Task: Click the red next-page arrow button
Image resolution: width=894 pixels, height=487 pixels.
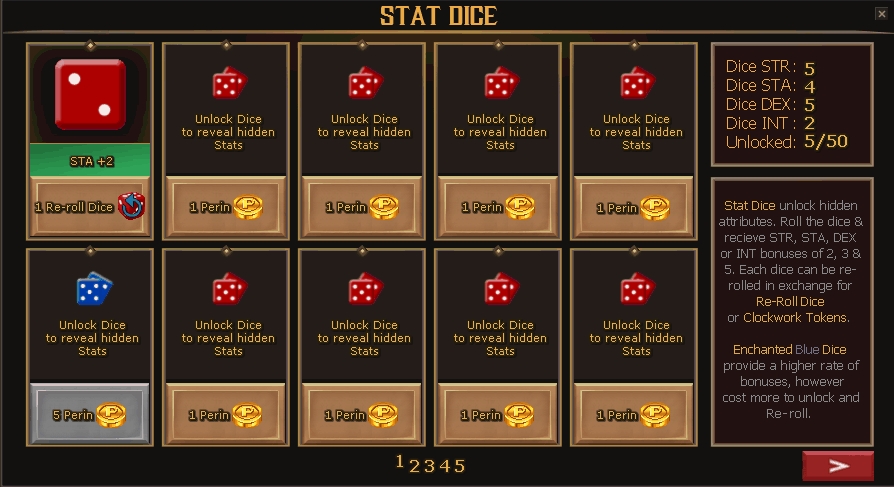Action: click(838, 466)
